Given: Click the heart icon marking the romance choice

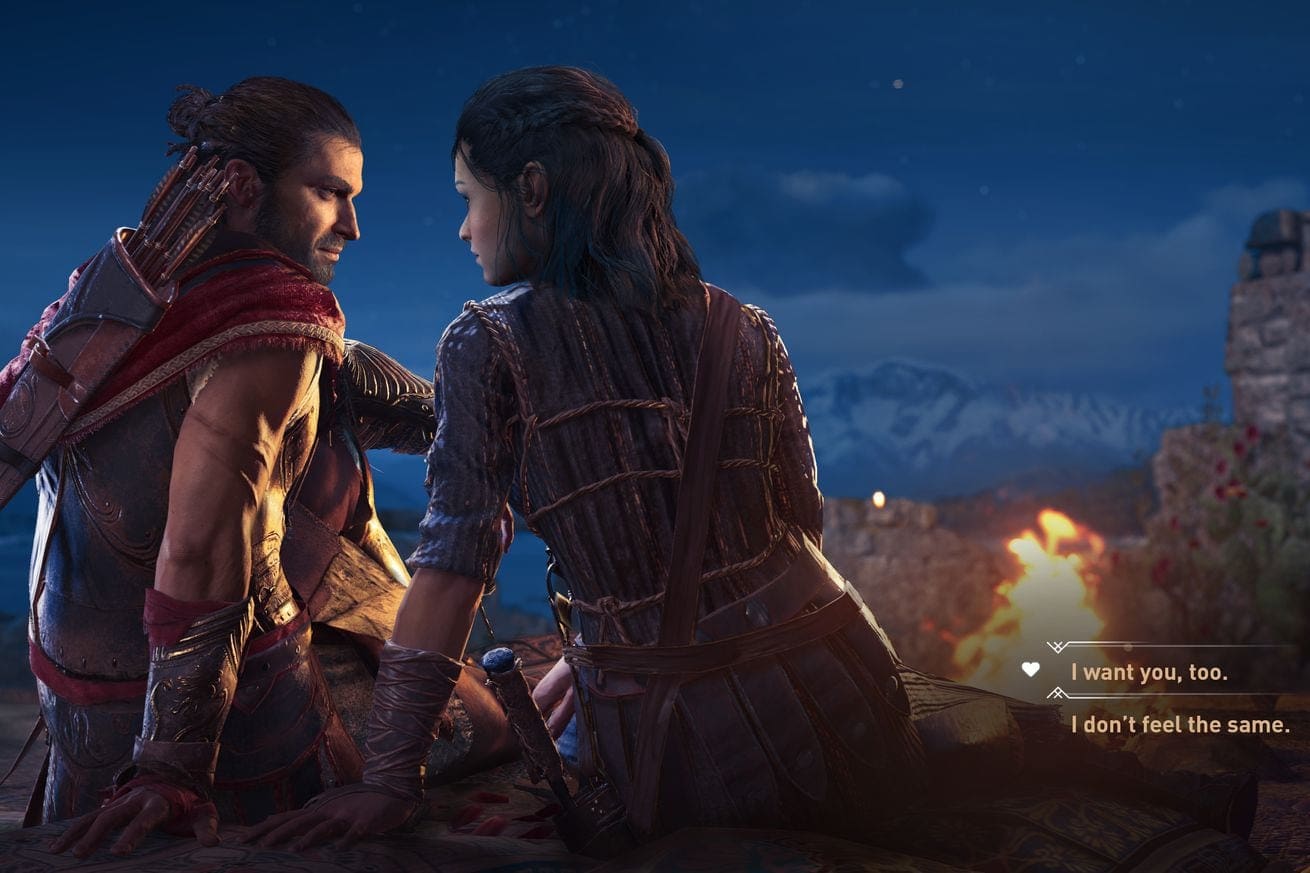Looking at the screenshot, I should point(1029,671).
